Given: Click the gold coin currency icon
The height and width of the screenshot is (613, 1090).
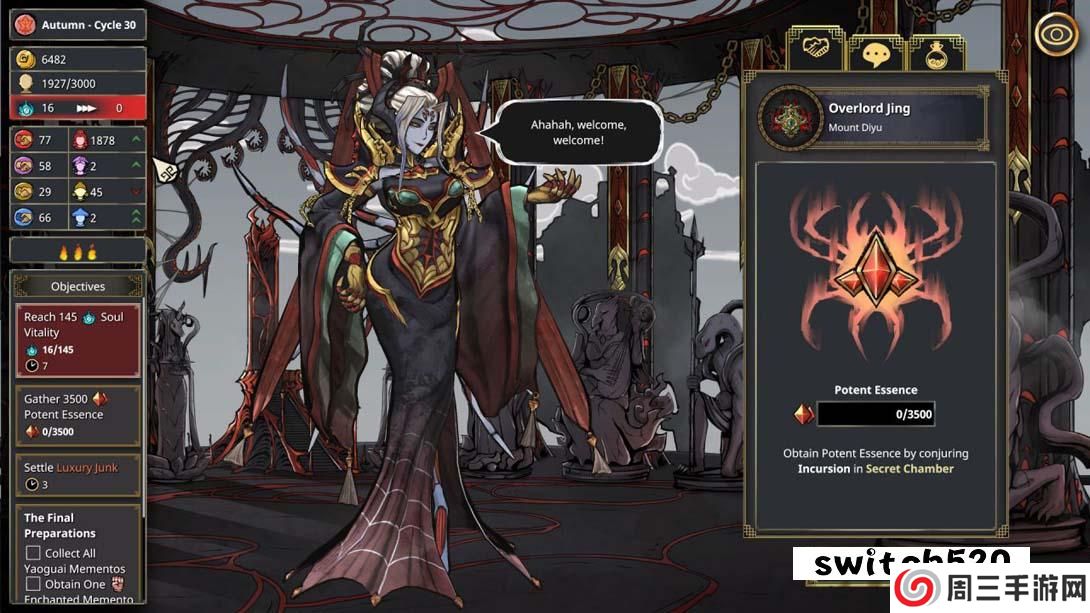Looking at the screenshot, I should 26,59.
